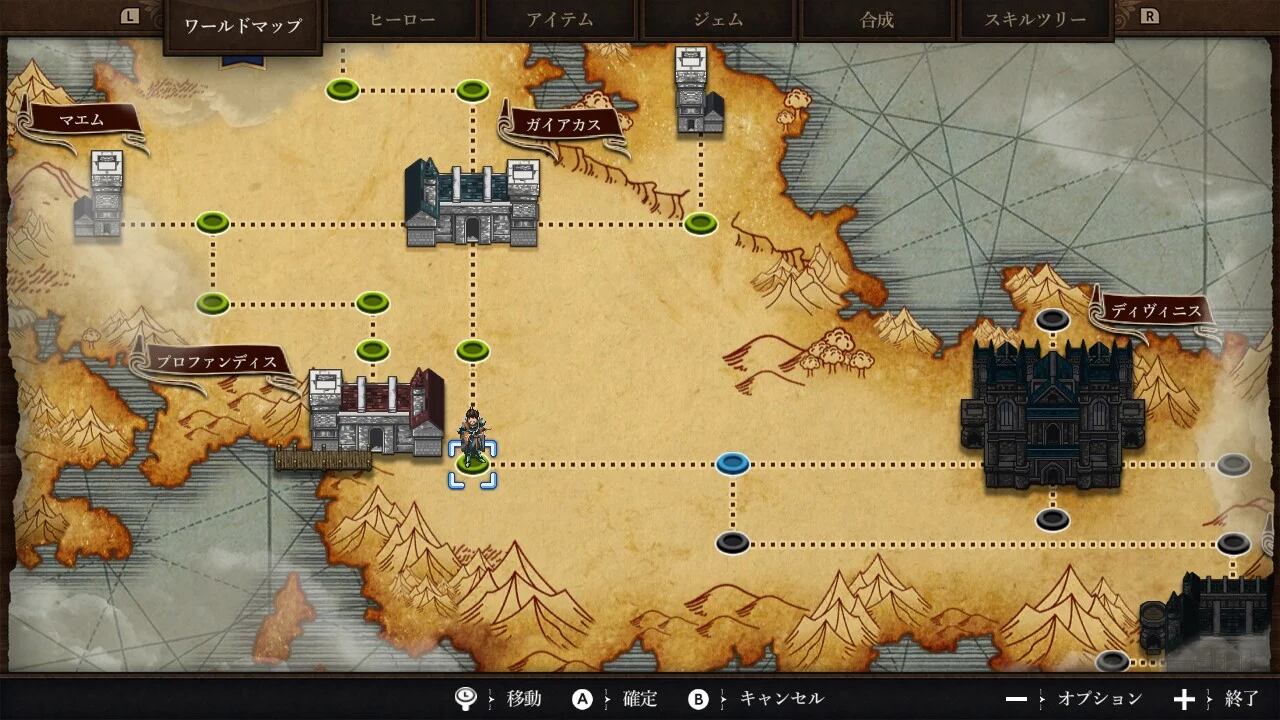The height and width of the screenshot is (720, 1280).
Task: Select the マエム tower building
Action: 100,197
